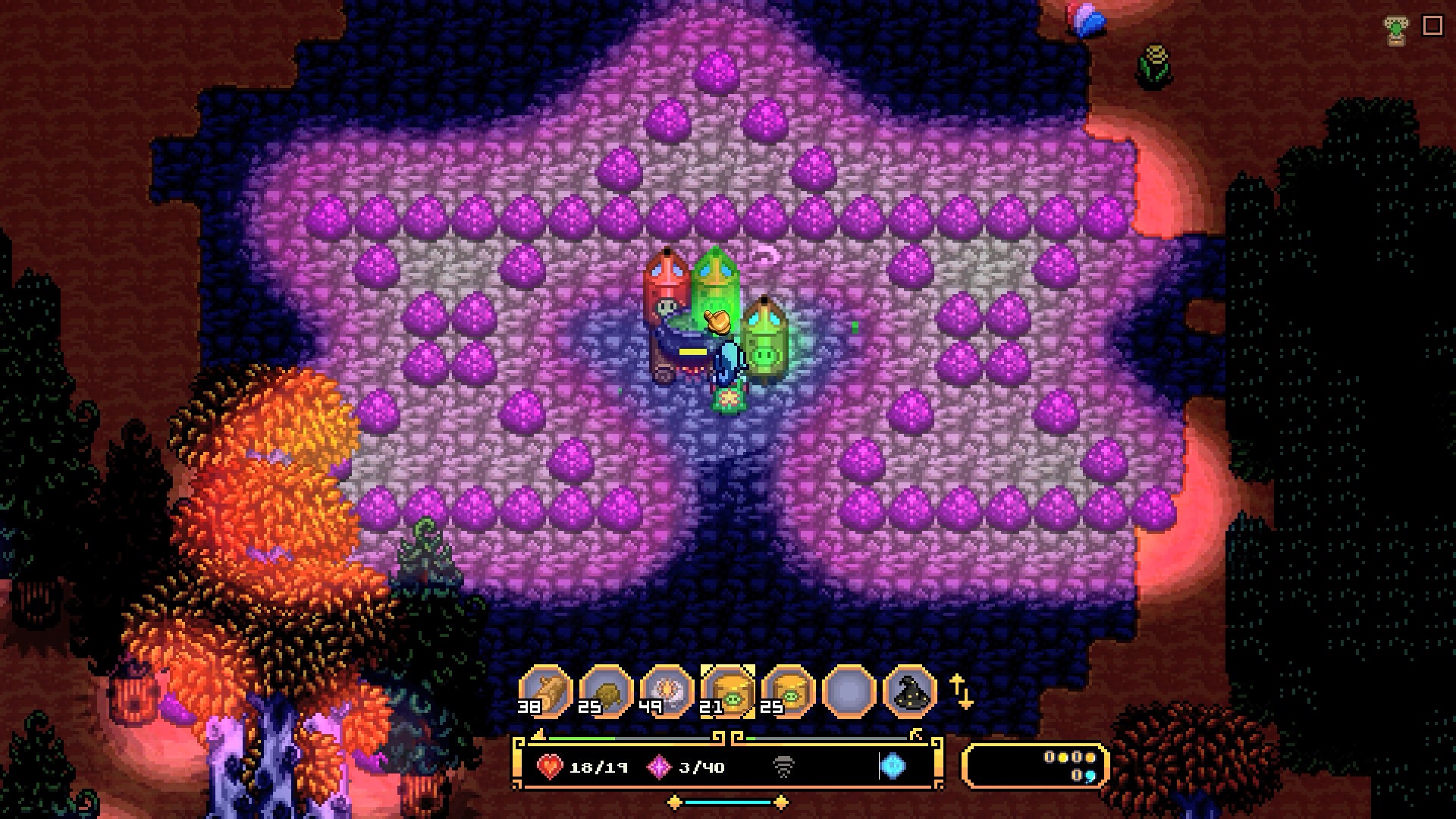Equip the black wizard hat slot
This screenshot has width=1456, height=819.
click(909, 690)
